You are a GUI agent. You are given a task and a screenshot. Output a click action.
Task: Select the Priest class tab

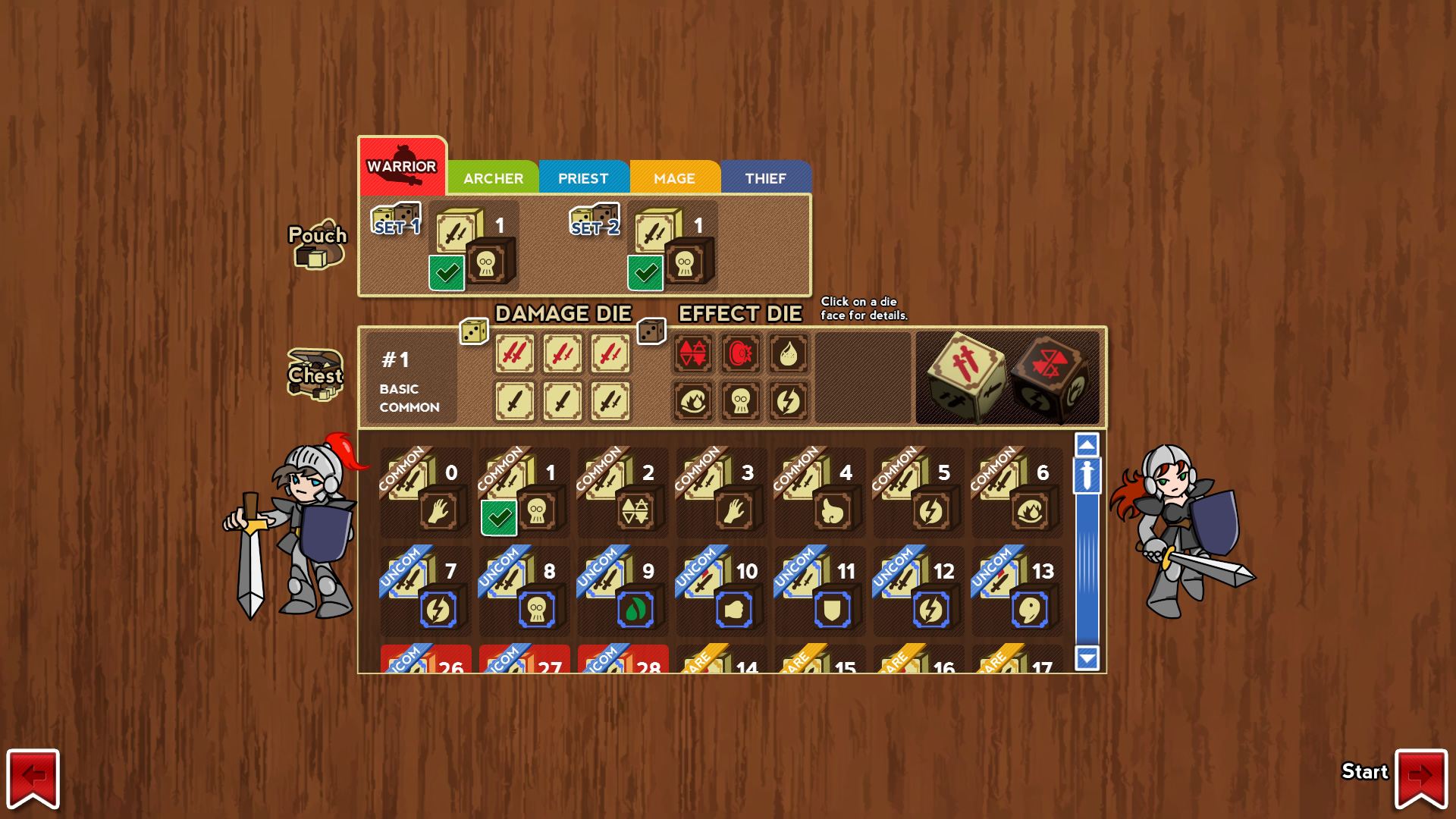point(583,178)
